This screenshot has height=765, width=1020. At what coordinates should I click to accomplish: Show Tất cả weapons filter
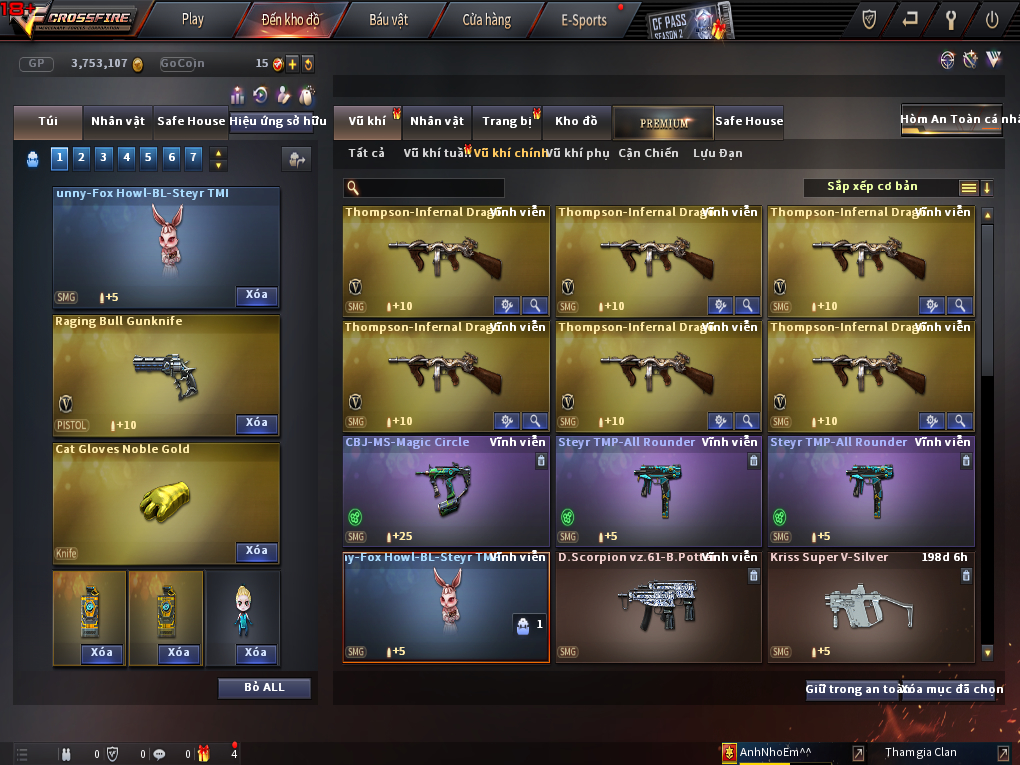tap(366, 153)
